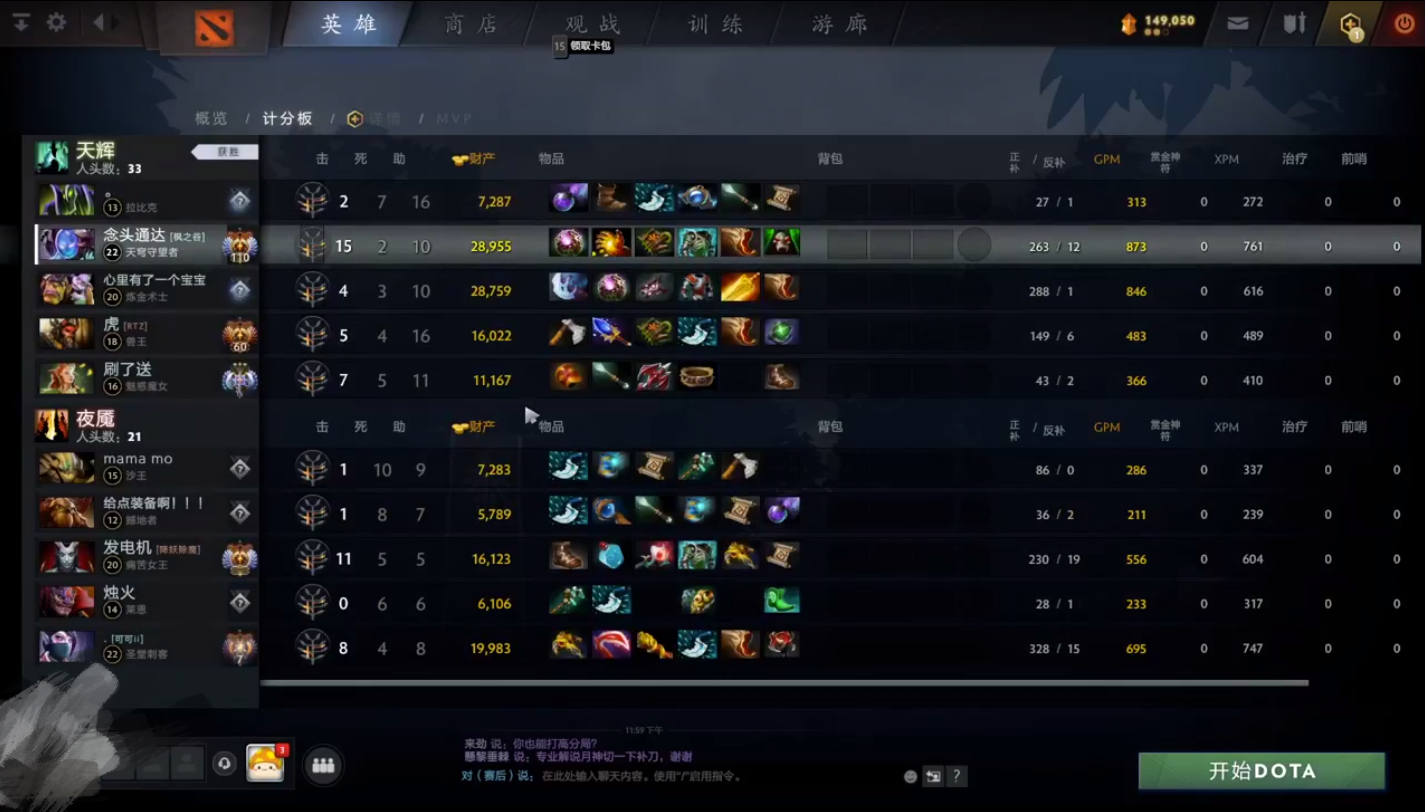Select the 概览 tab
The image size is (1425, 812).
pyautogui.click(x=211, y=117)
